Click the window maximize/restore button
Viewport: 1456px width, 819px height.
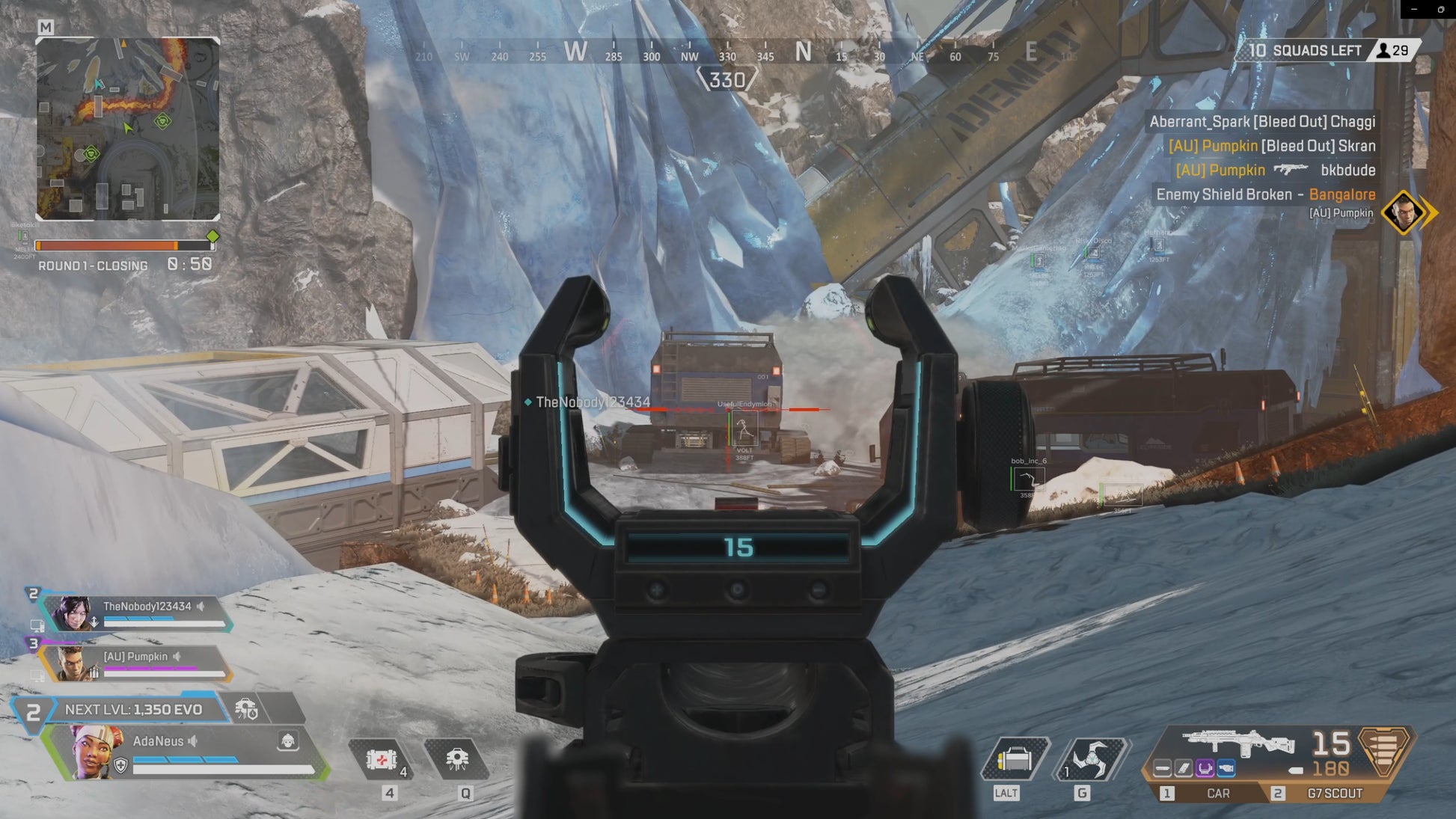(1441, 10)
